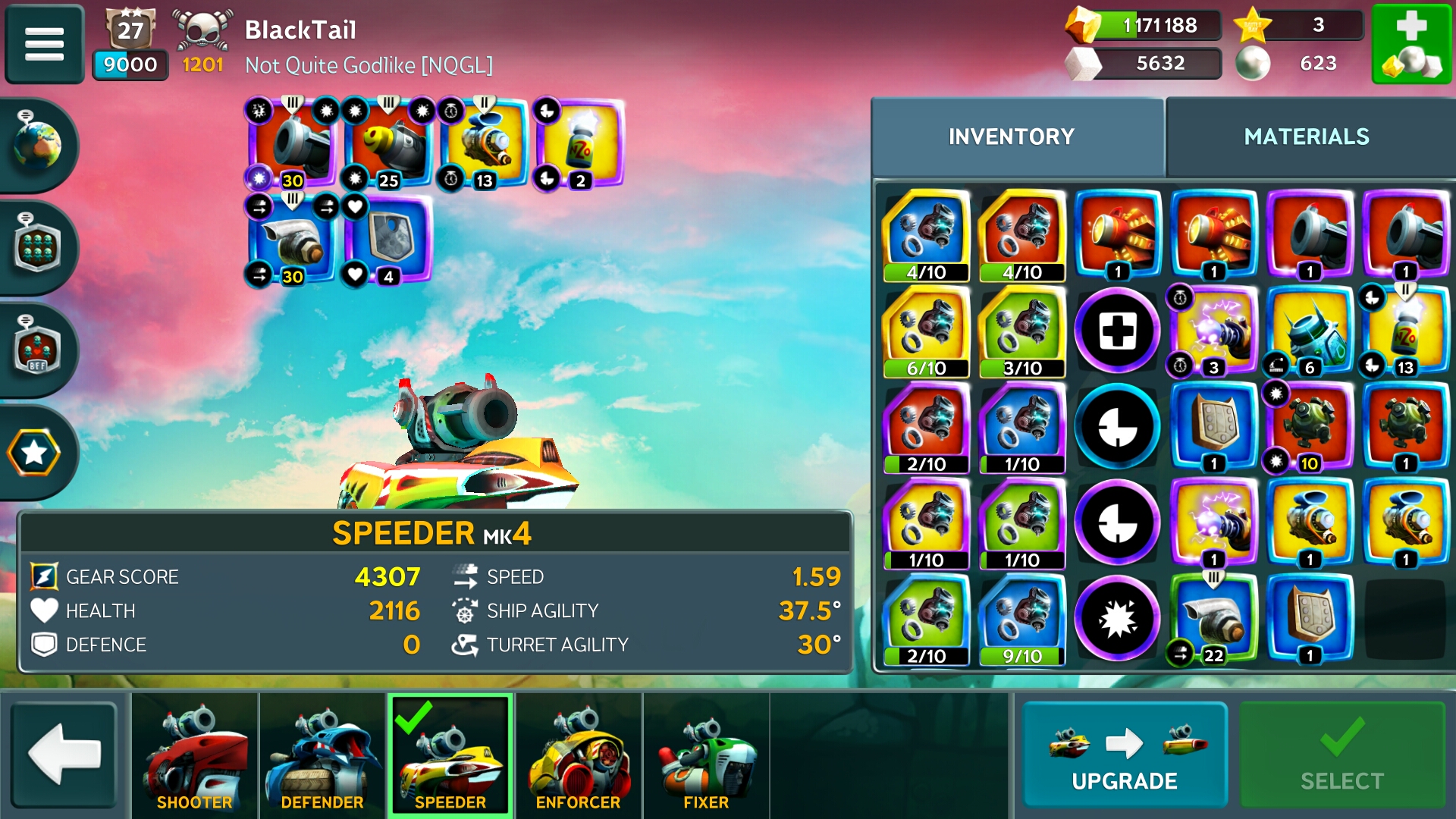Open the guild shield icon
The height and width of the screenshot is (819, 1456).
pyautogui.click(x=36, y=246)
